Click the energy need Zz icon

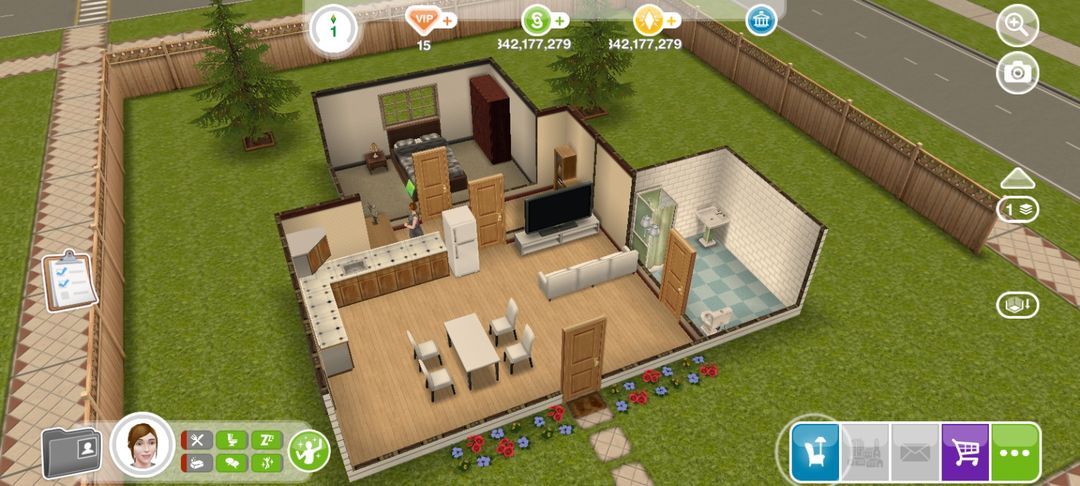coord(267,440)
